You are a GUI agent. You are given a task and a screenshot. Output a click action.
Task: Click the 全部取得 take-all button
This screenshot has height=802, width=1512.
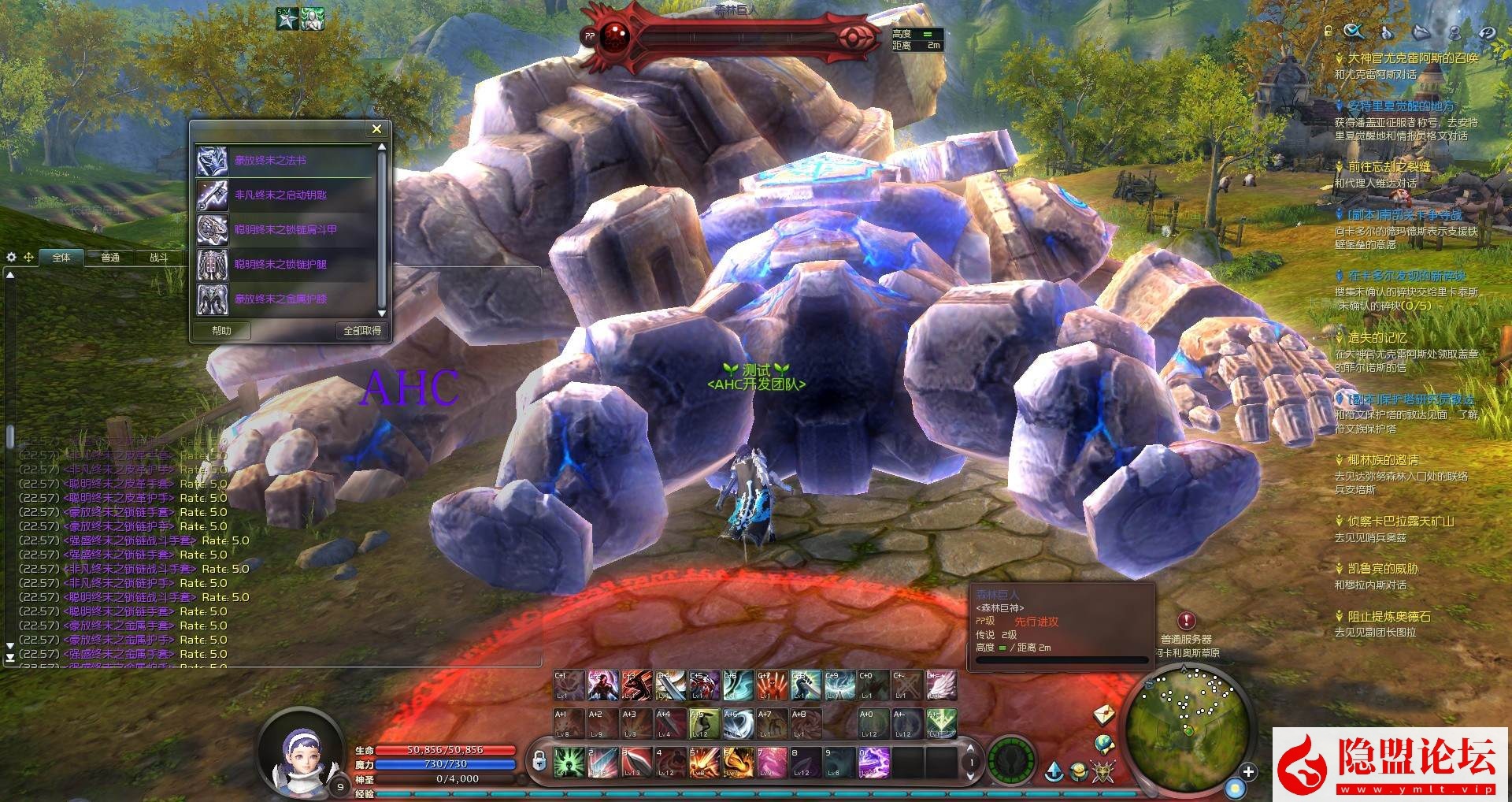[x=361, y=331]
